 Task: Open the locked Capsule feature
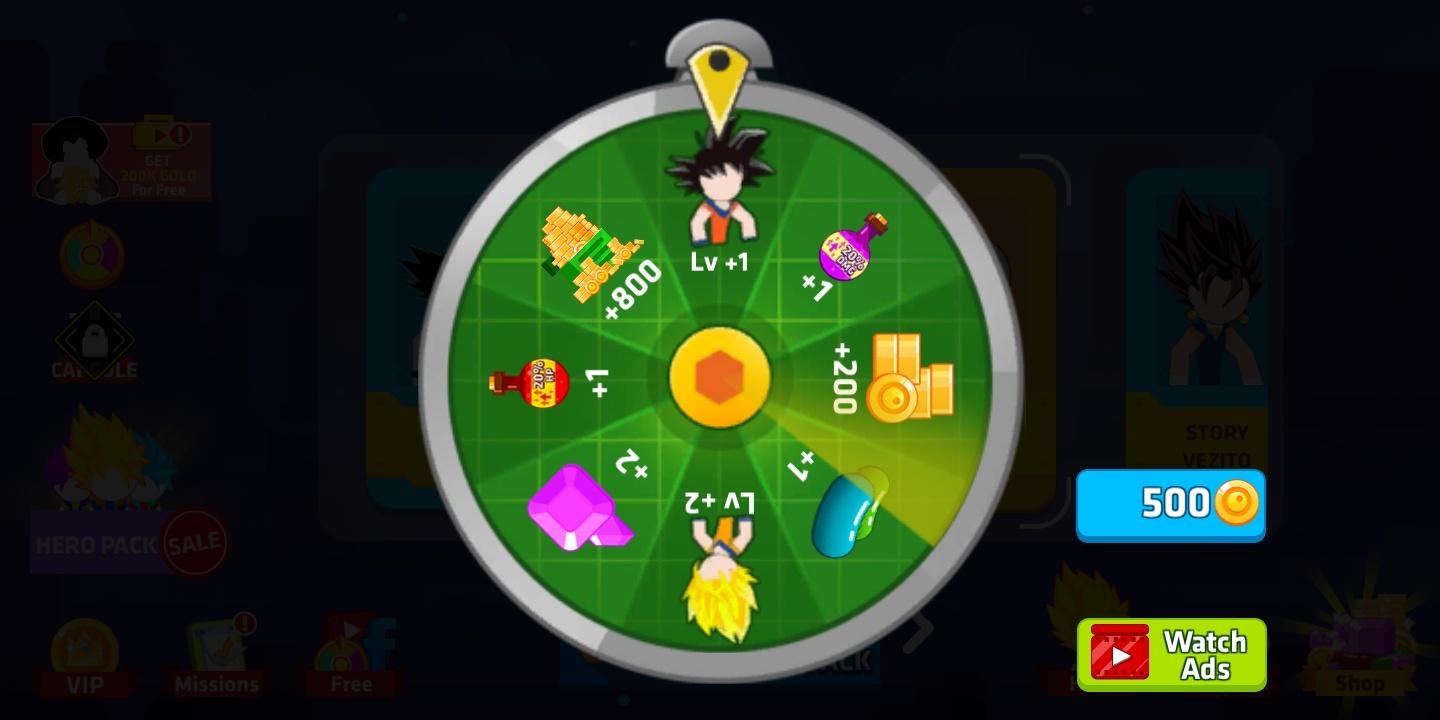(95, 341)
